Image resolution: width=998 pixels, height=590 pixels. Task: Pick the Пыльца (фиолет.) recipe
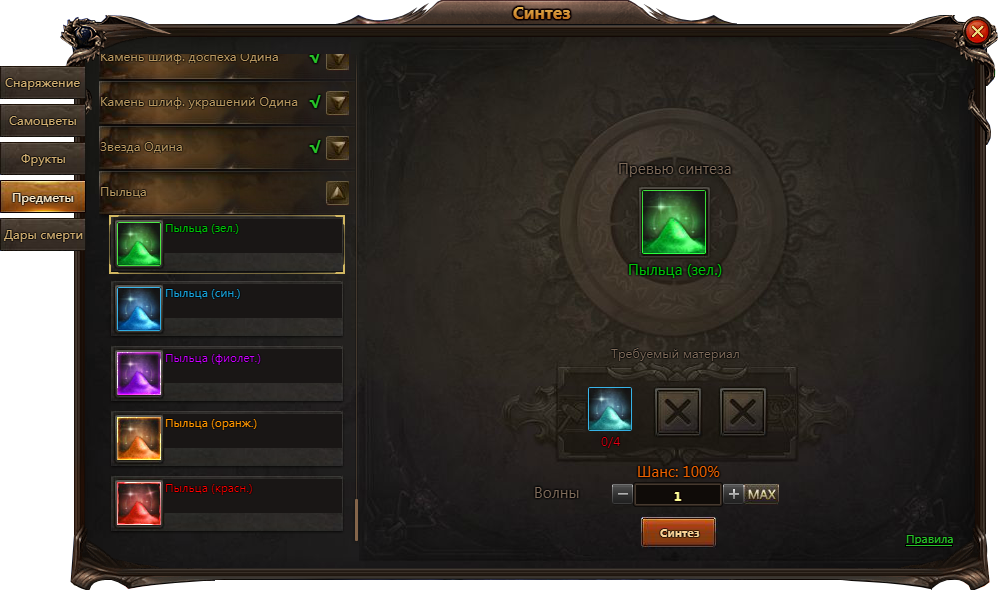(228, 373)
